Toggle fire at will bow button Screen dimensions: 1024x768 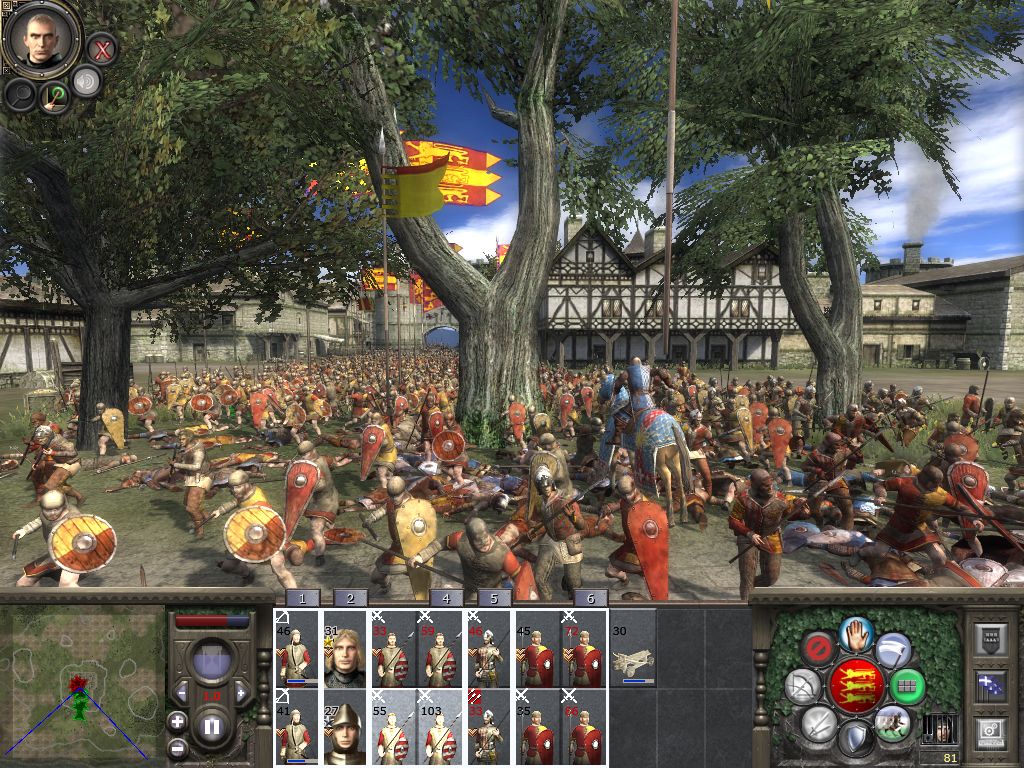803,686
